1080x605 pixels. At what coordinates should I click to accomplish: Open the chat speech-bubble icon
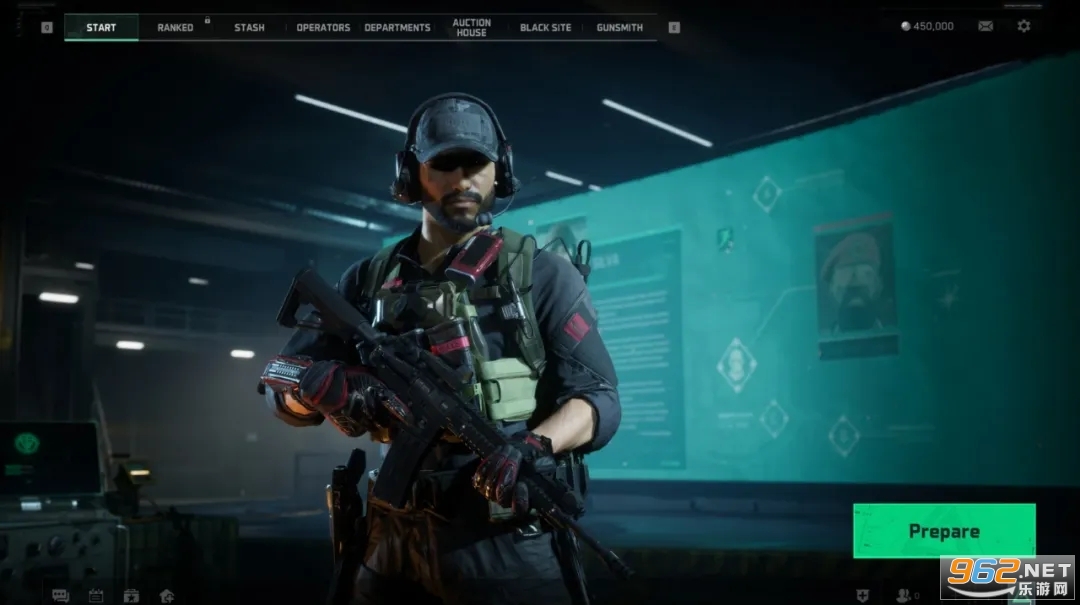pos(61,596)
